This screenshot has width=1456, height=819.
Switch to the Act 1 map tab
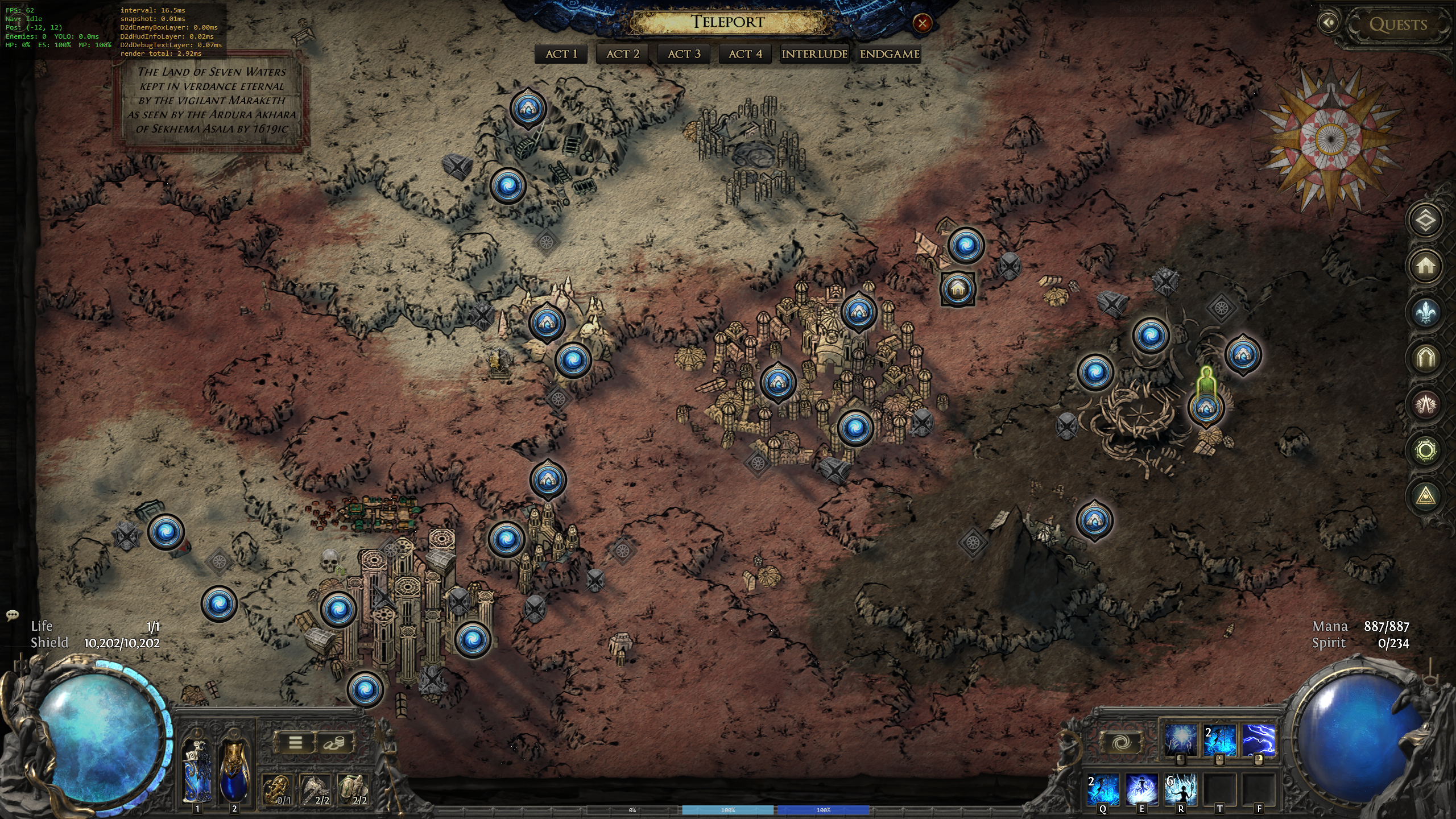pyautogui.click(x=561, y=54)
